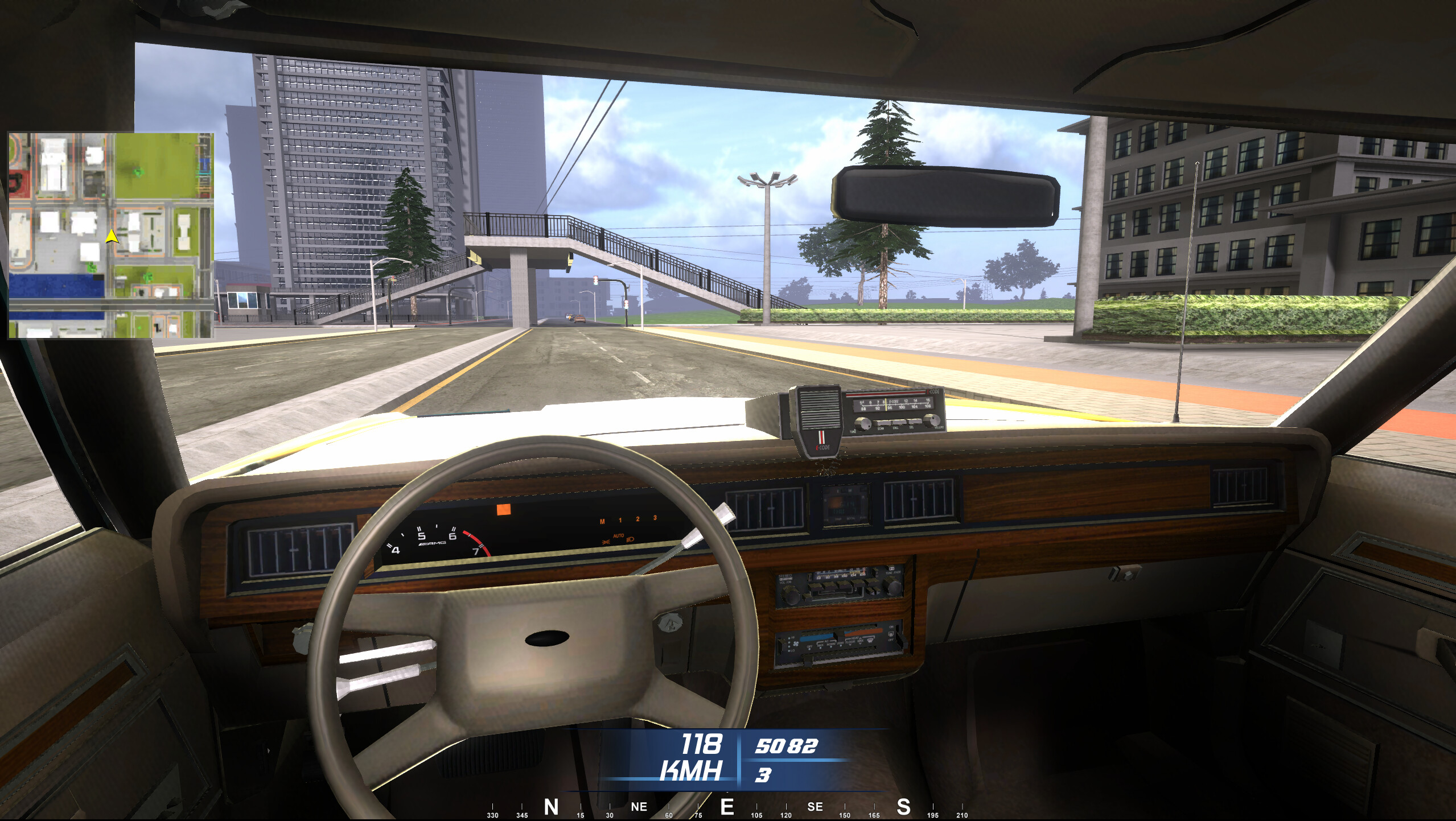Click the defrost icon on the climate panel
Viewport: 1456px width, 821px height.
coord(870,641)
